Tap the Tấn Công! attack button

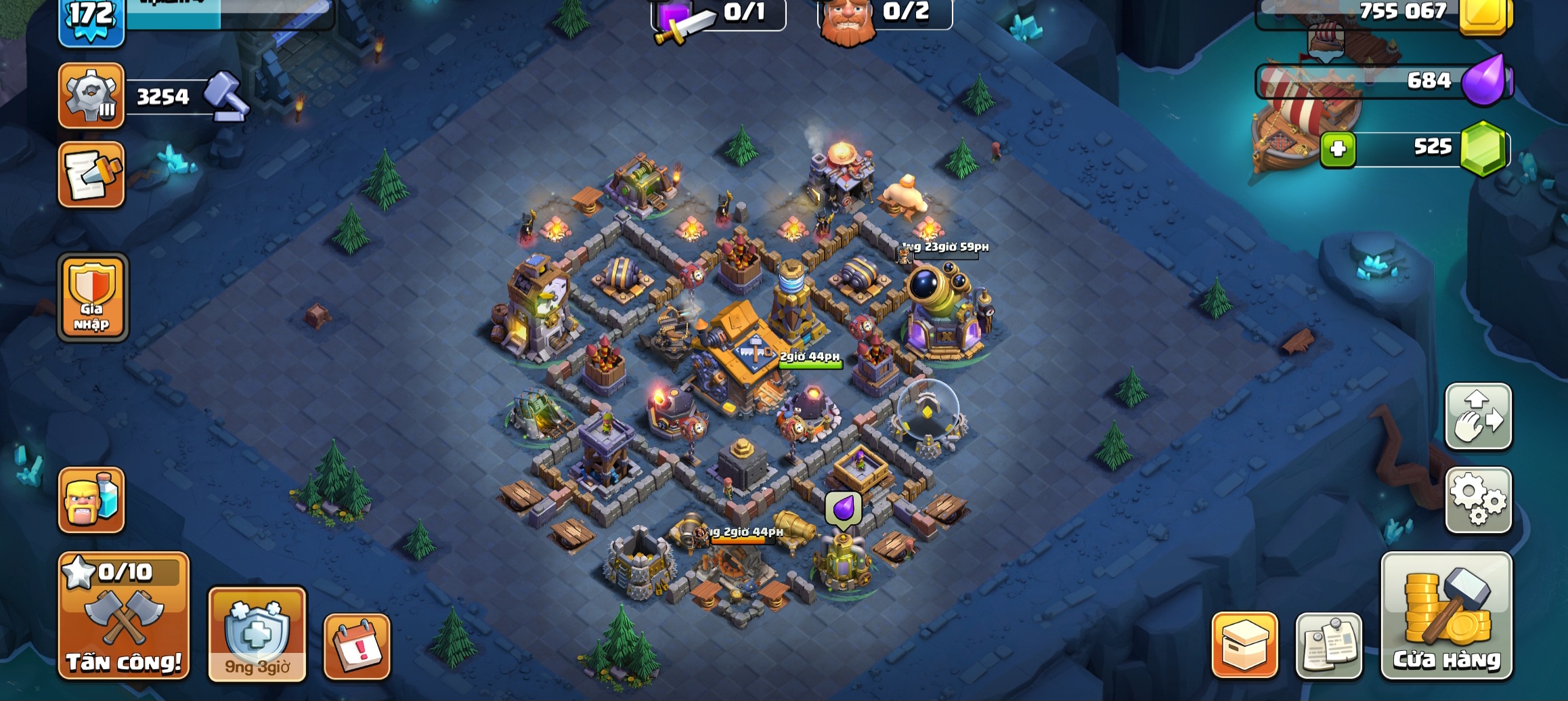(x=124, y=615)
